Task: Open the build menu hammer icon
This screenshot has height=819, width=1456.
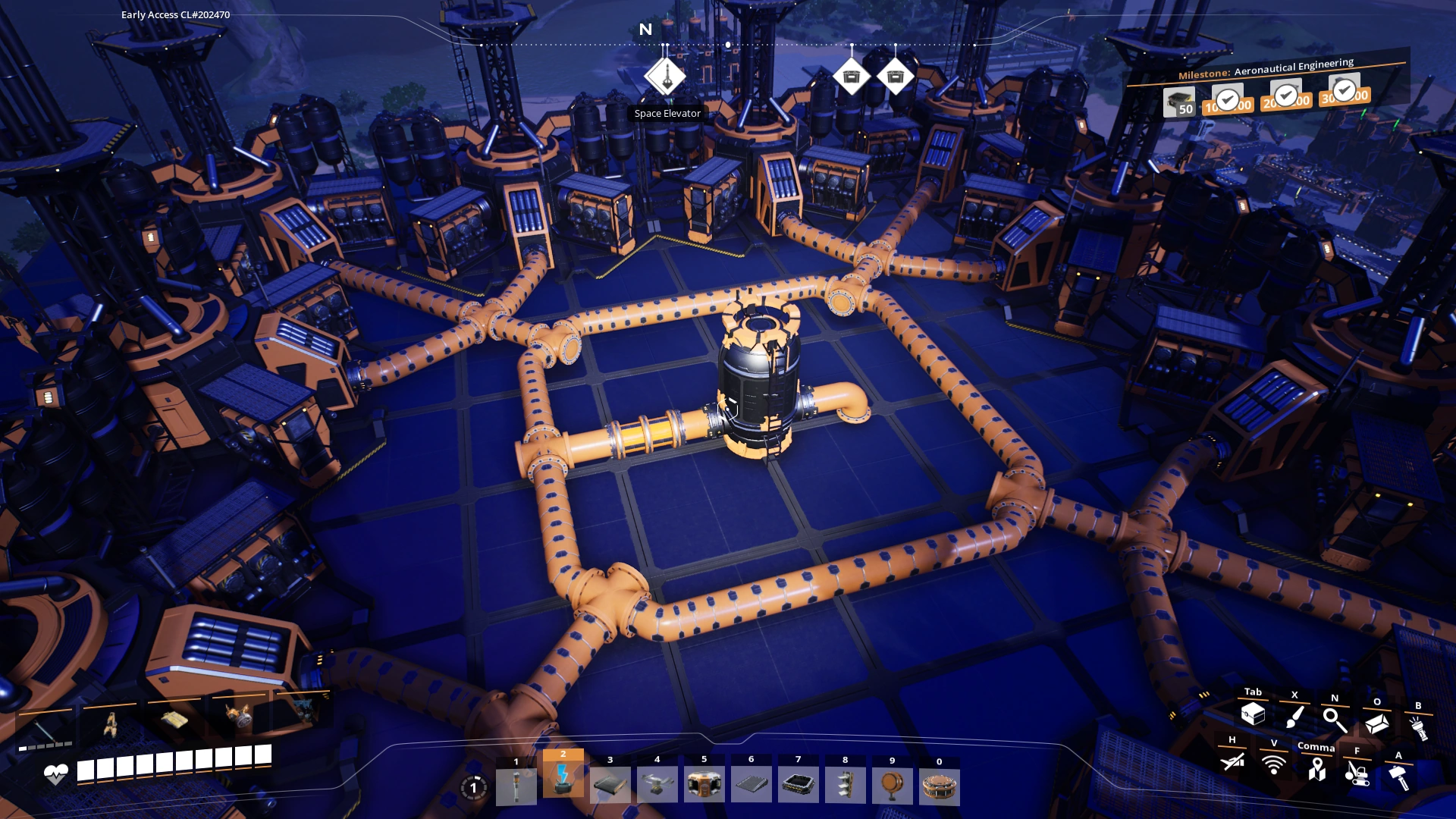Action: (1398, 777)
